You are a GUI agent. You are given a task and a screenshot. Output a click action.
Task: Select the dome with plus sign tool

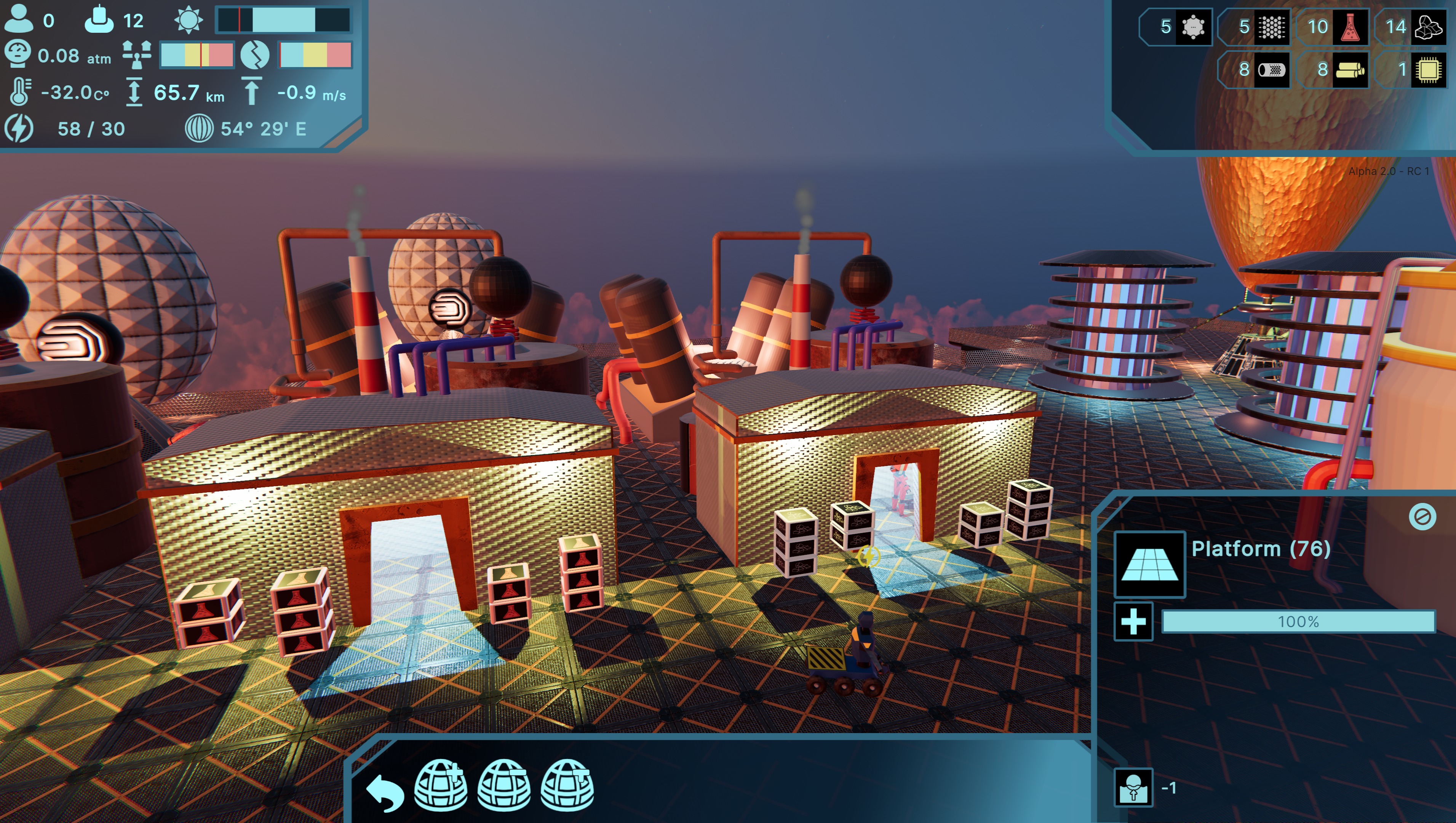pyautogui.click(x=441, y=785)
